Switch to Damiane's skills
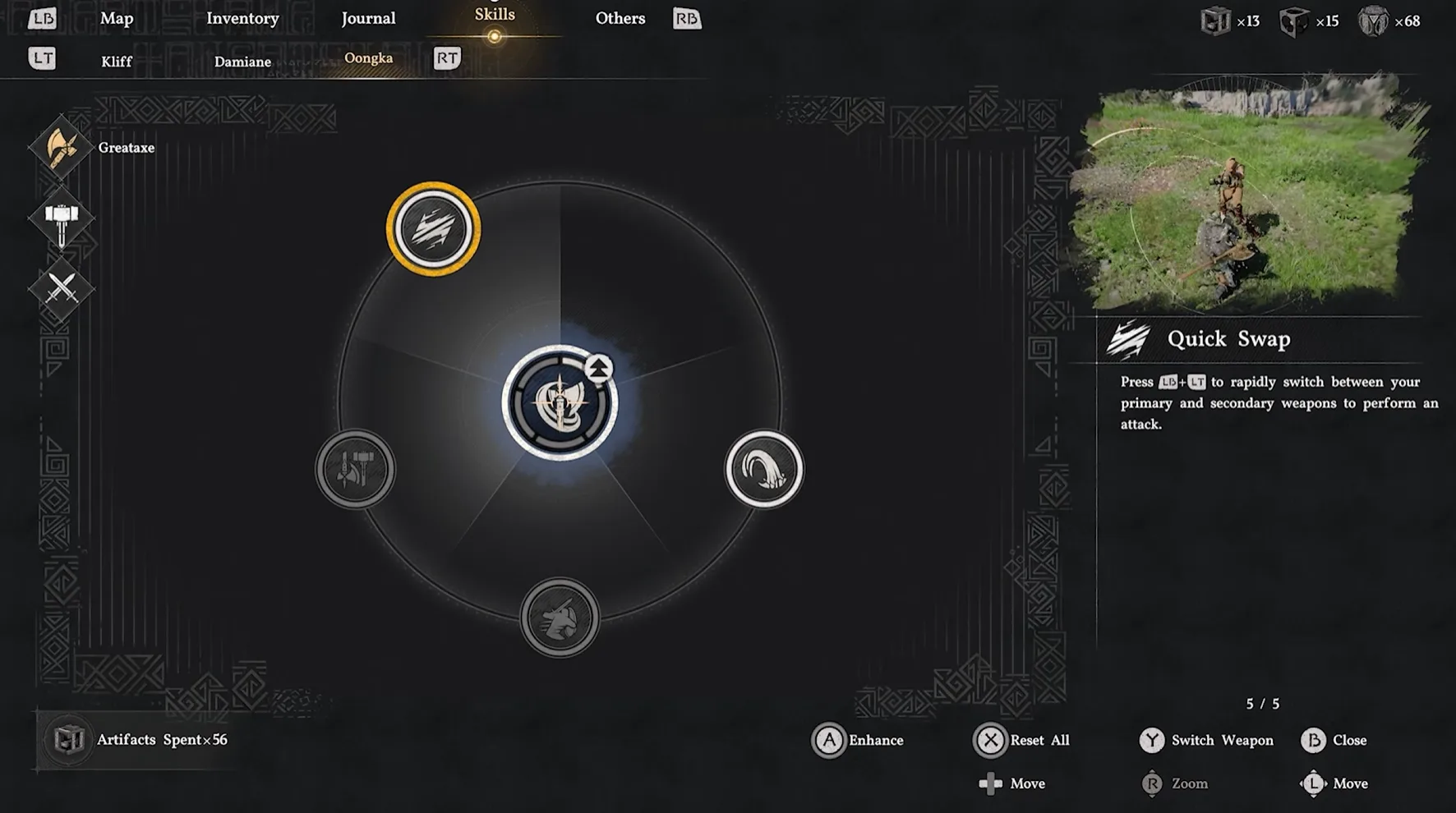Image resolution: width=1456 pixels, height=813 pixels. [242, 62]
